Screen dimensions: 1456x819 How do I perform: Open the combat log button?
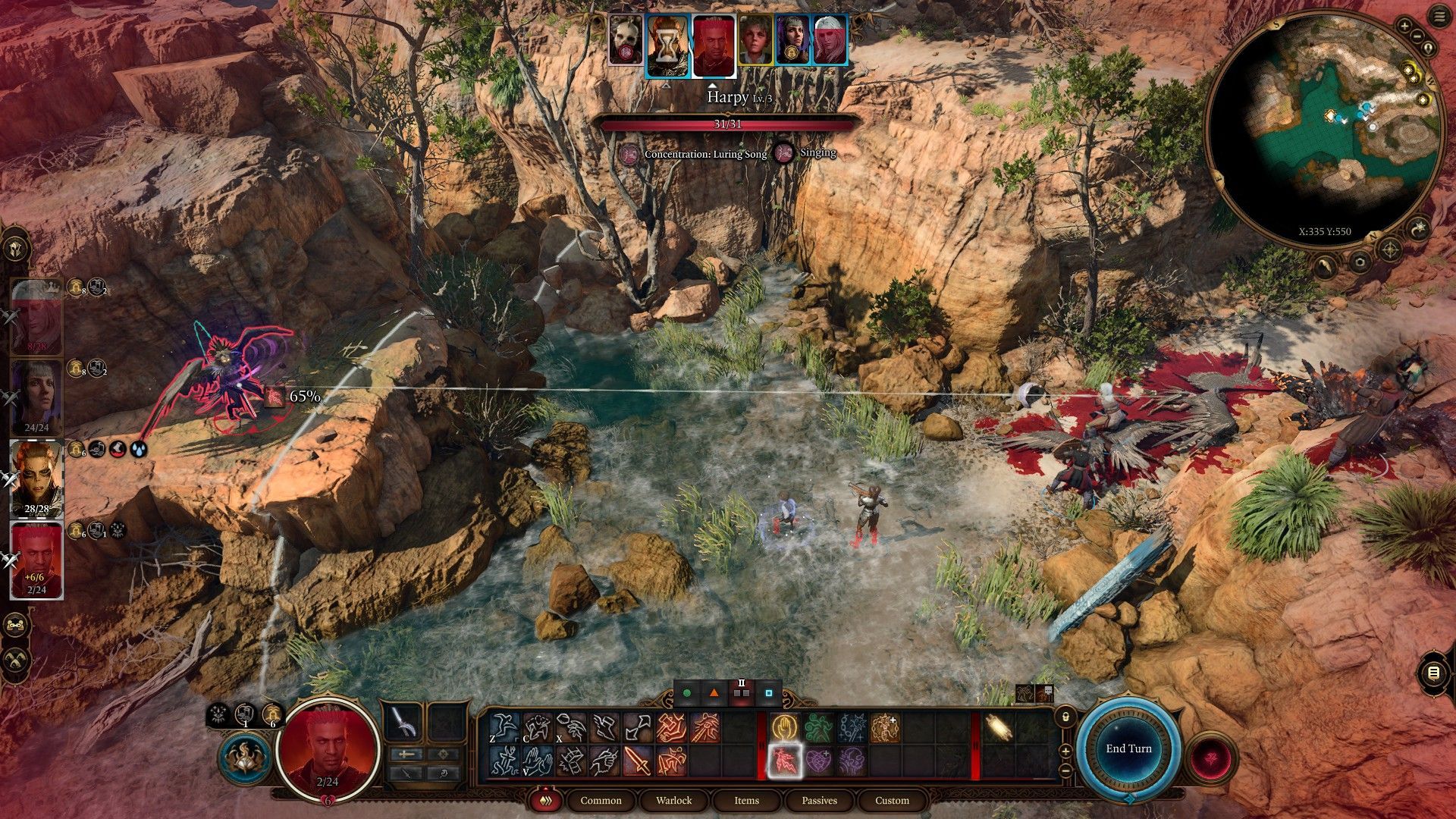(1432, 673)
